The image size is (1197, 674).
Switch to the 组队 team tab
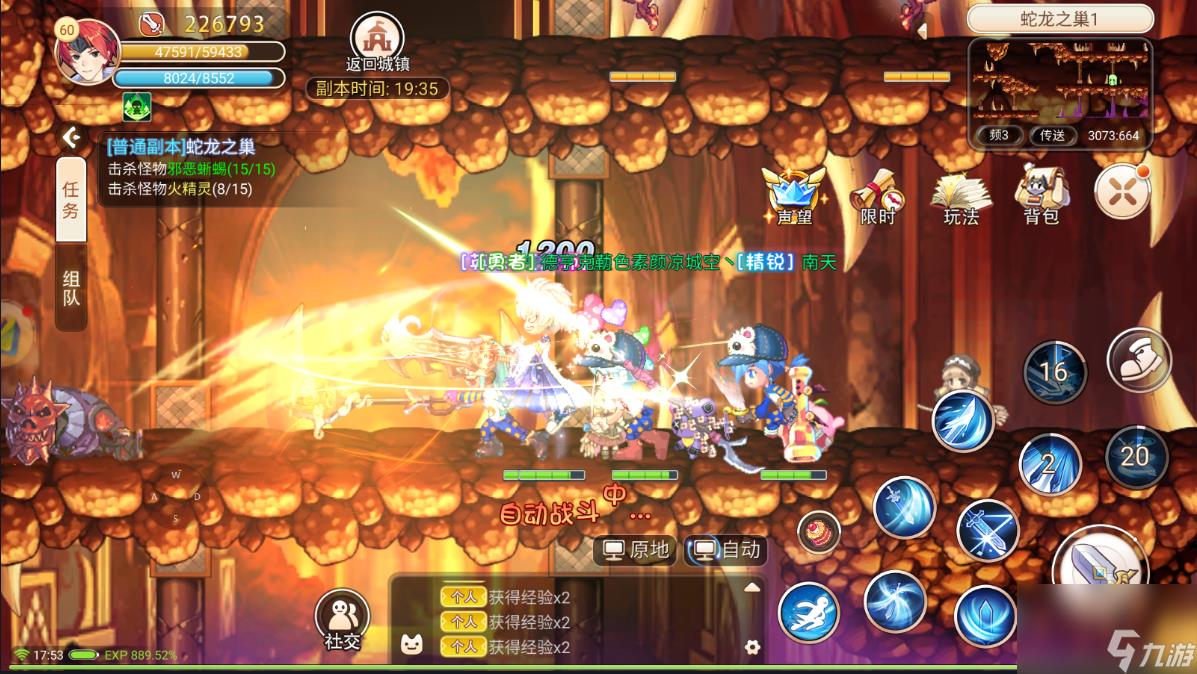[x=71, y=288]
